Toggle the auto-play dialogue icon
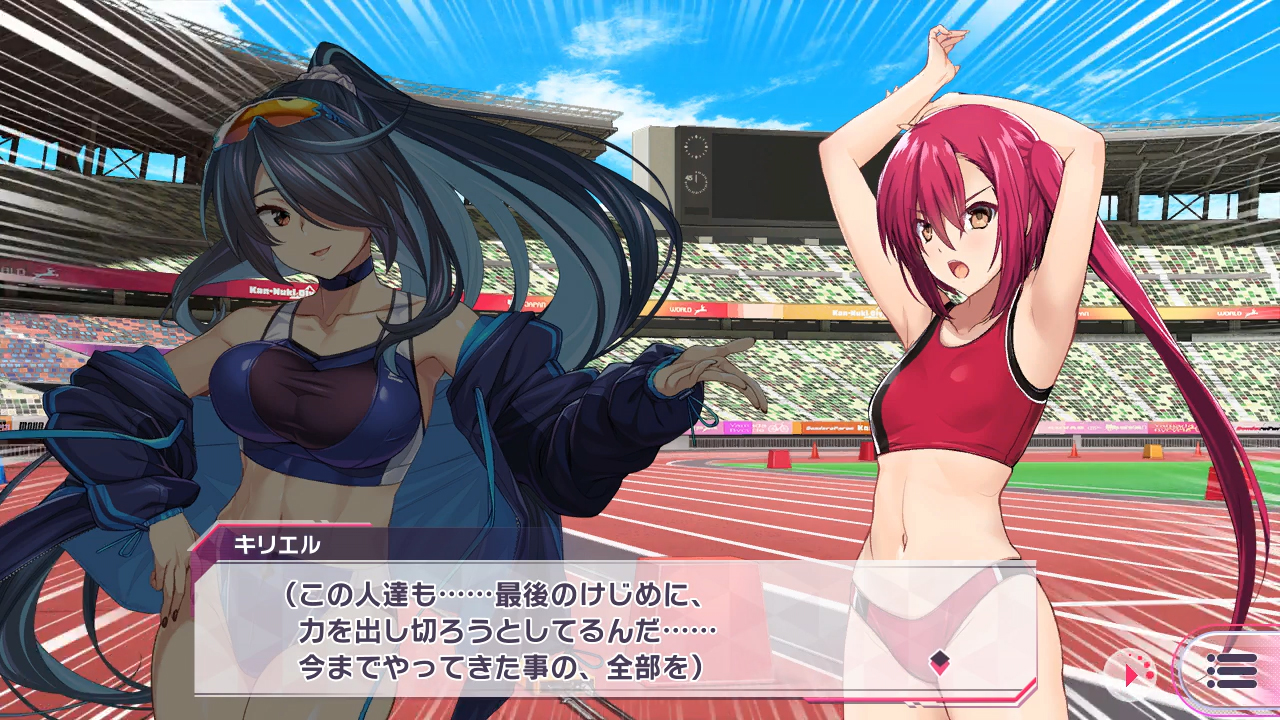This screenshot has width=1280, height=720. tap(1133, 673)
